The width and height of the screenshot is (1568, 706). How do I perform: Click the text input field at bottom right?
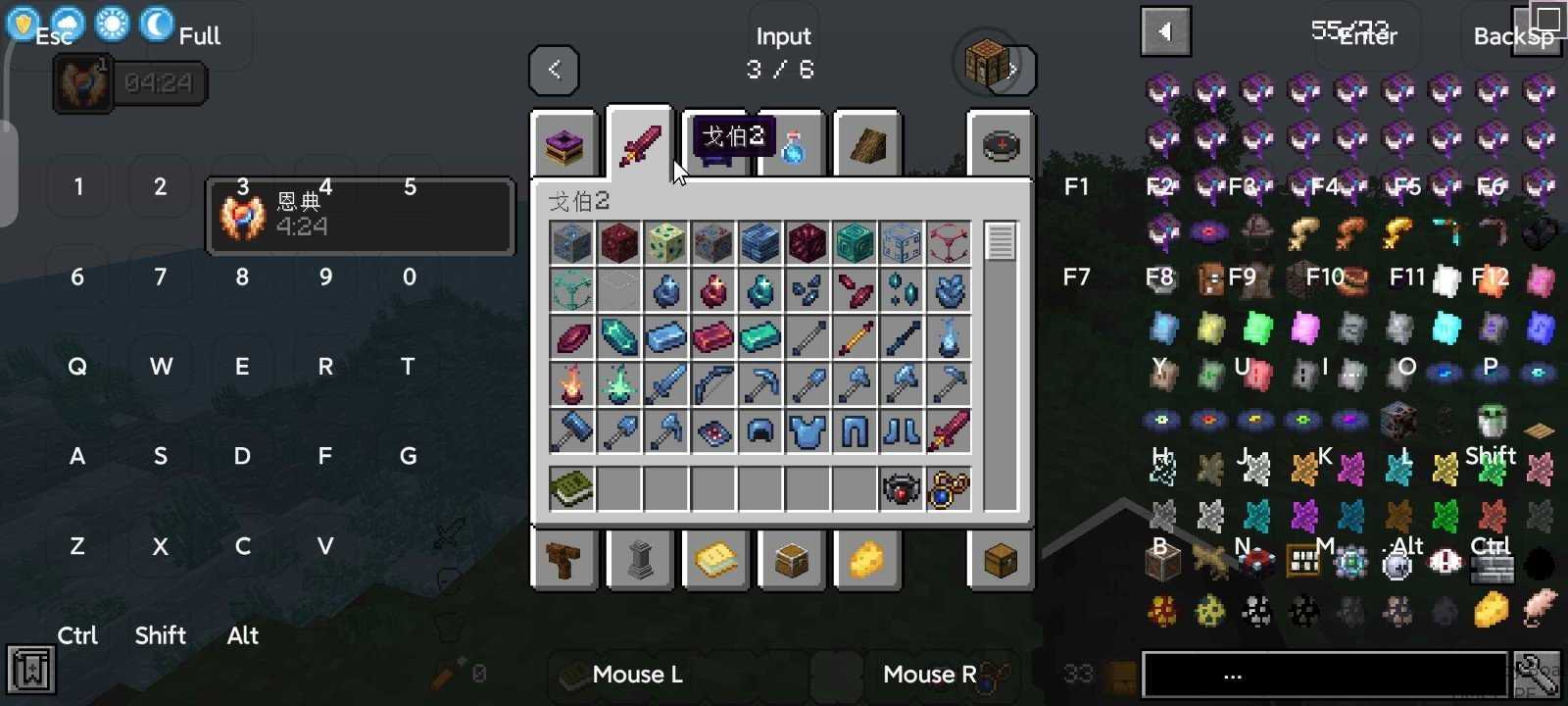point(1323,674)
